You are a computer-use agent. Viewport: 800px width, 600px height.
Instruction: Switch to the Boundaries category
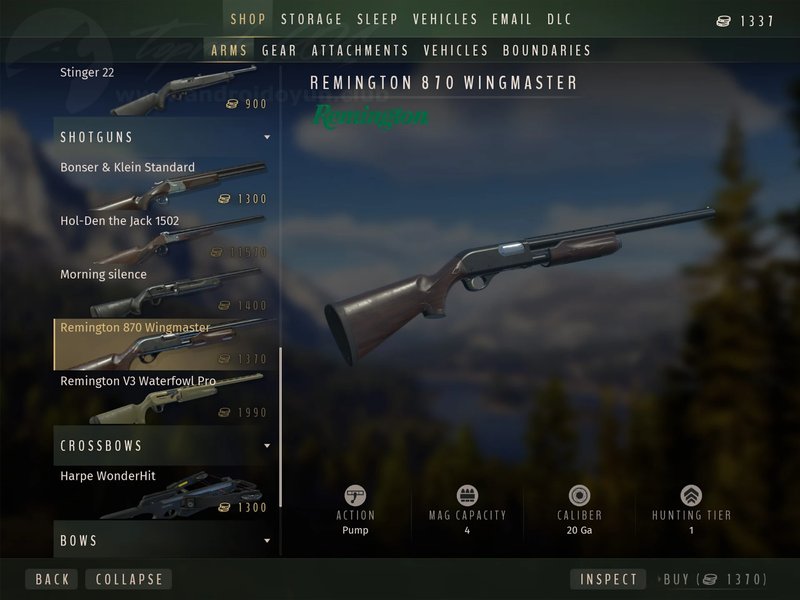click(x=547, y=50)
